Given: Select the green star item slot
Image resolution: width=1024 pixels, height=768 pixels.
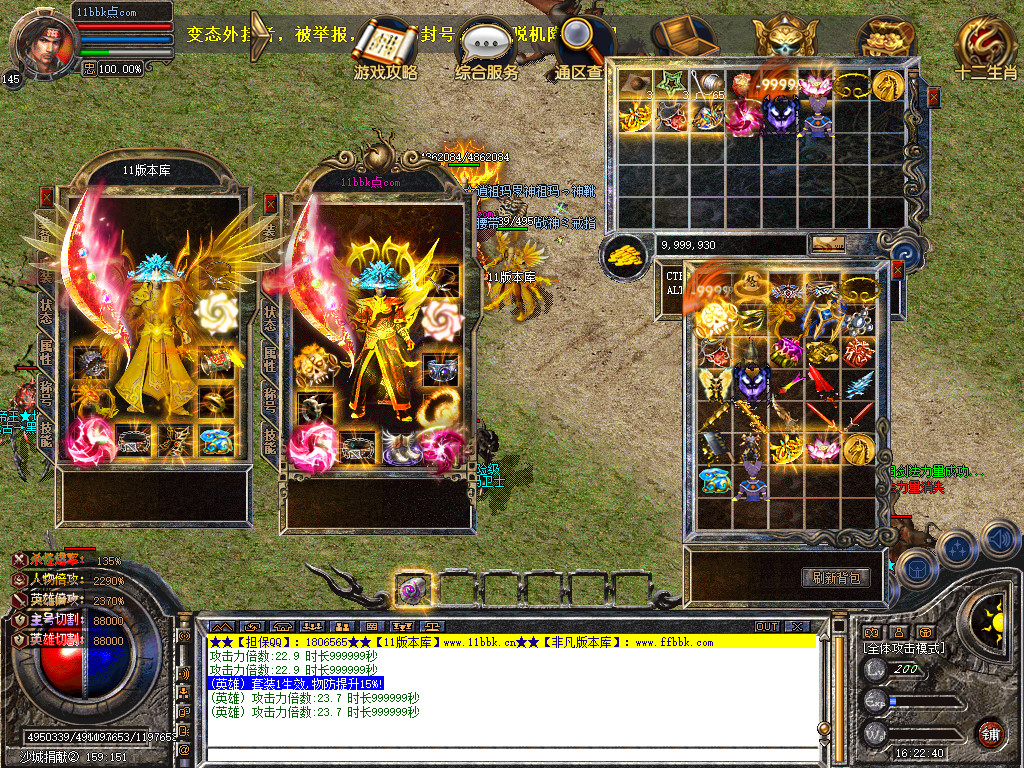Looking at the screenshot, I should (x=667, y=84).
